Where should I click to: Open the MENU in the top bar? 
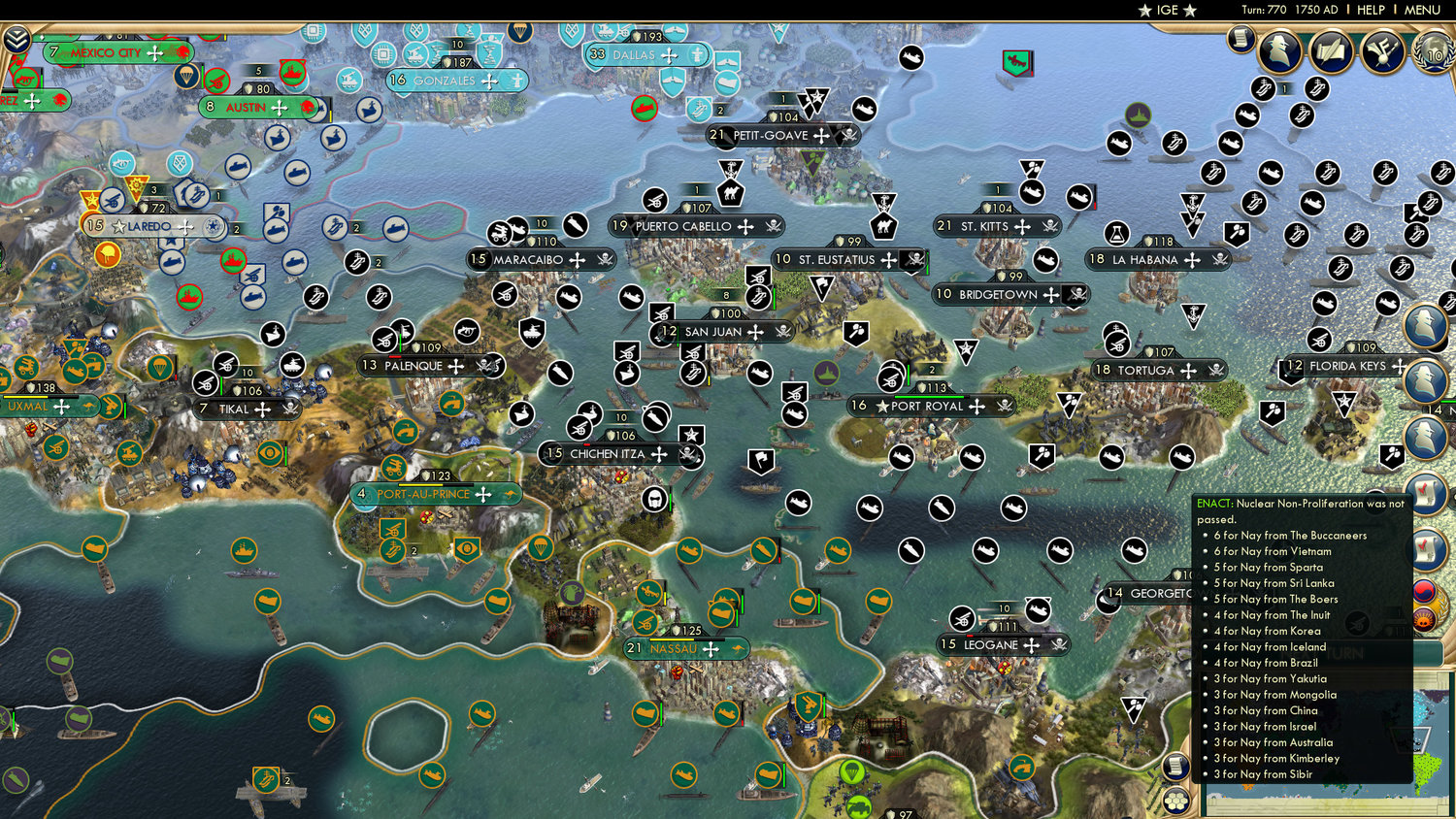[1421, 10]
